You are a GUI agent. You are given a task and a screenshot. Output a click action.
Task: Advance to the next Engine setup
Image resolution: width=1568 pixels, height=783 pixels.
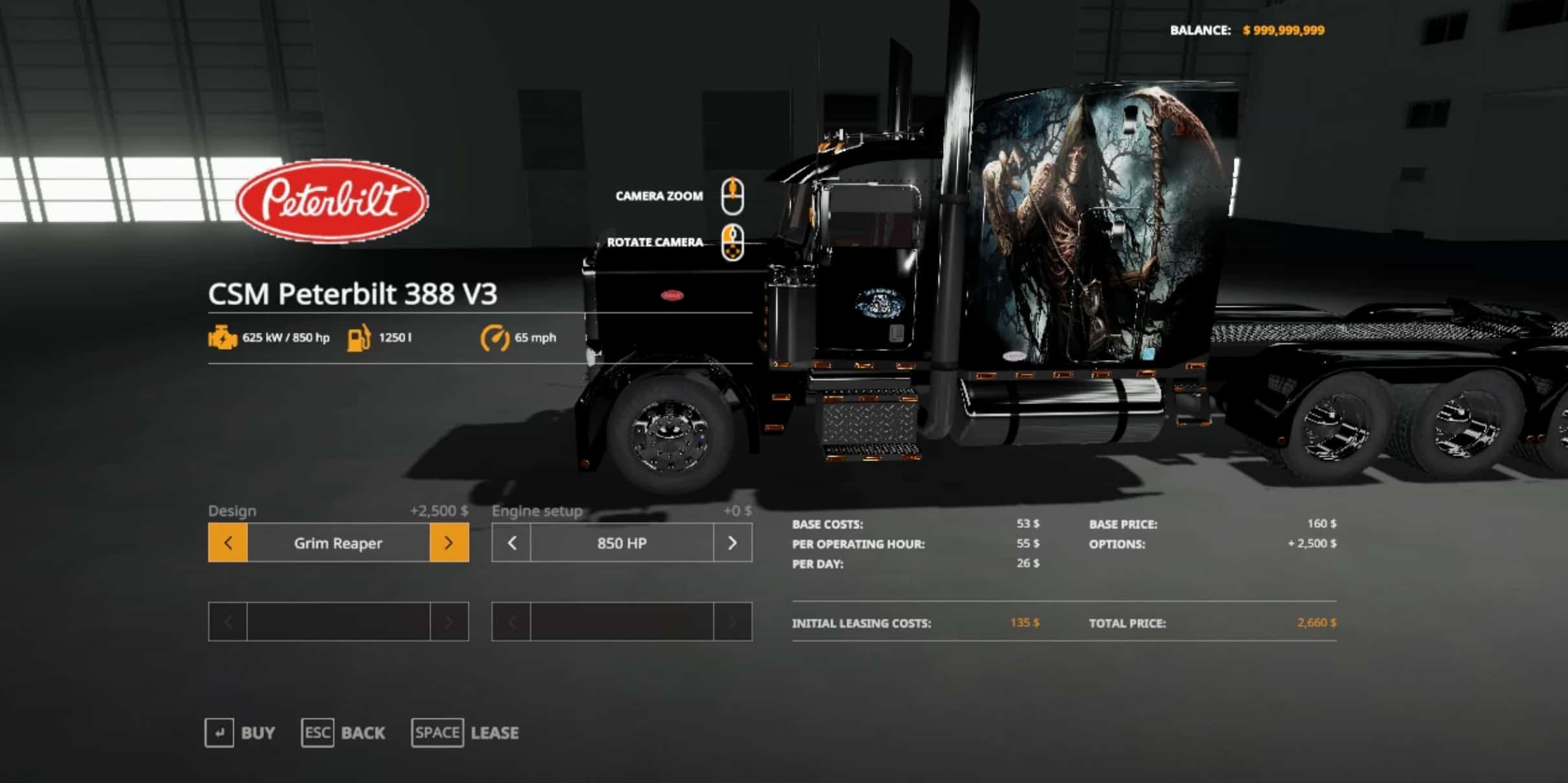pos(733,543)
